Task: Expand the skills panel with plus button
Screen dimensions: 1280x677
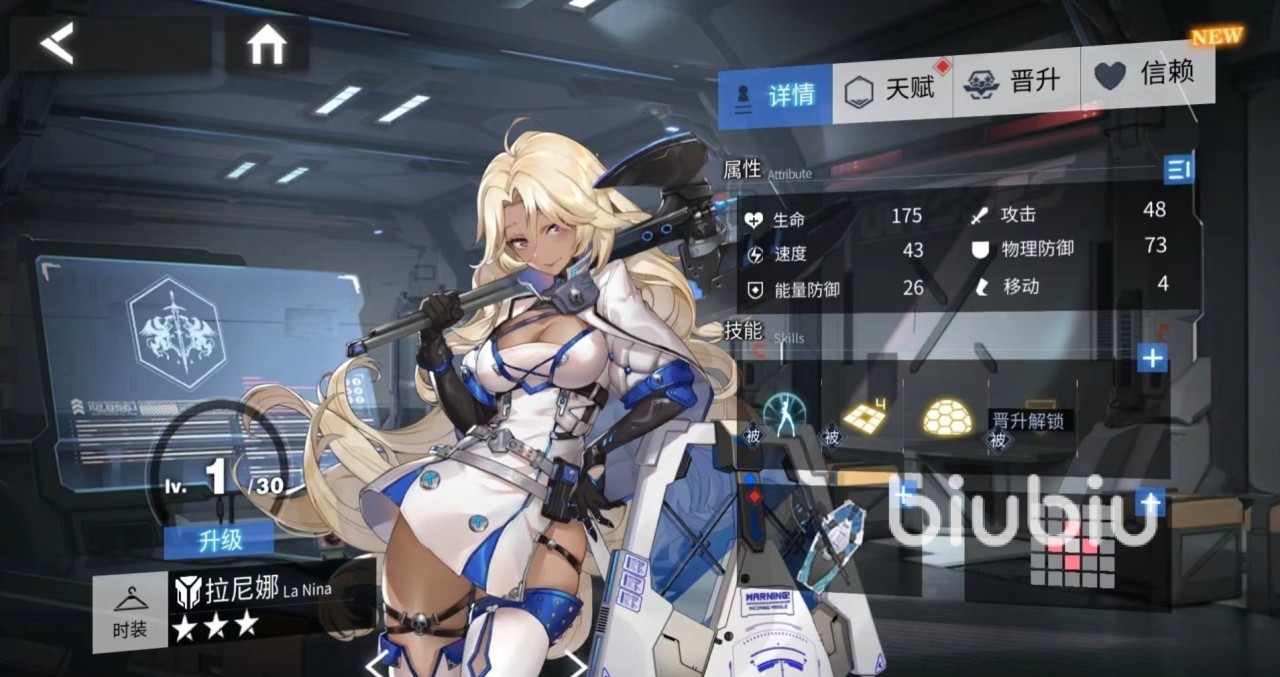Action: [1153, 358]
